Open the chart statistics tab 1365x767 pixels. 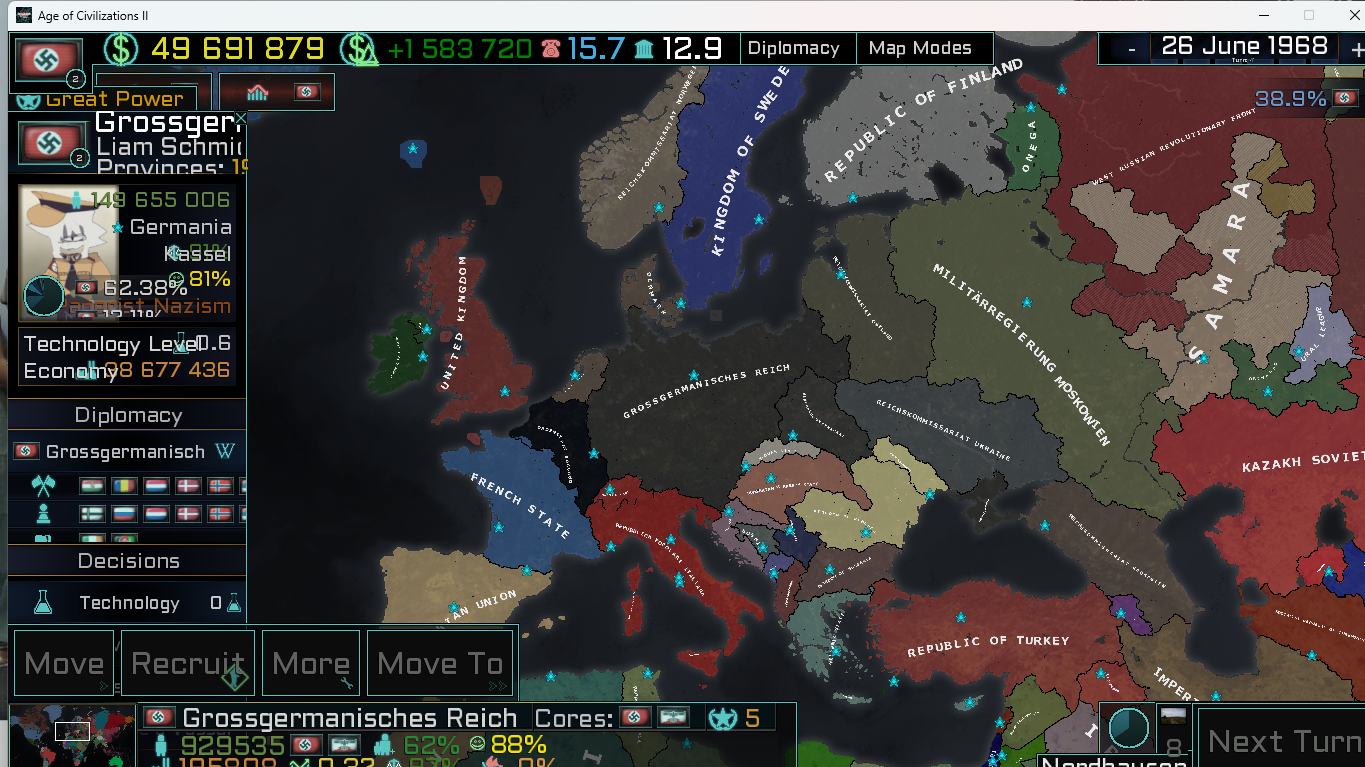[258, 93]
